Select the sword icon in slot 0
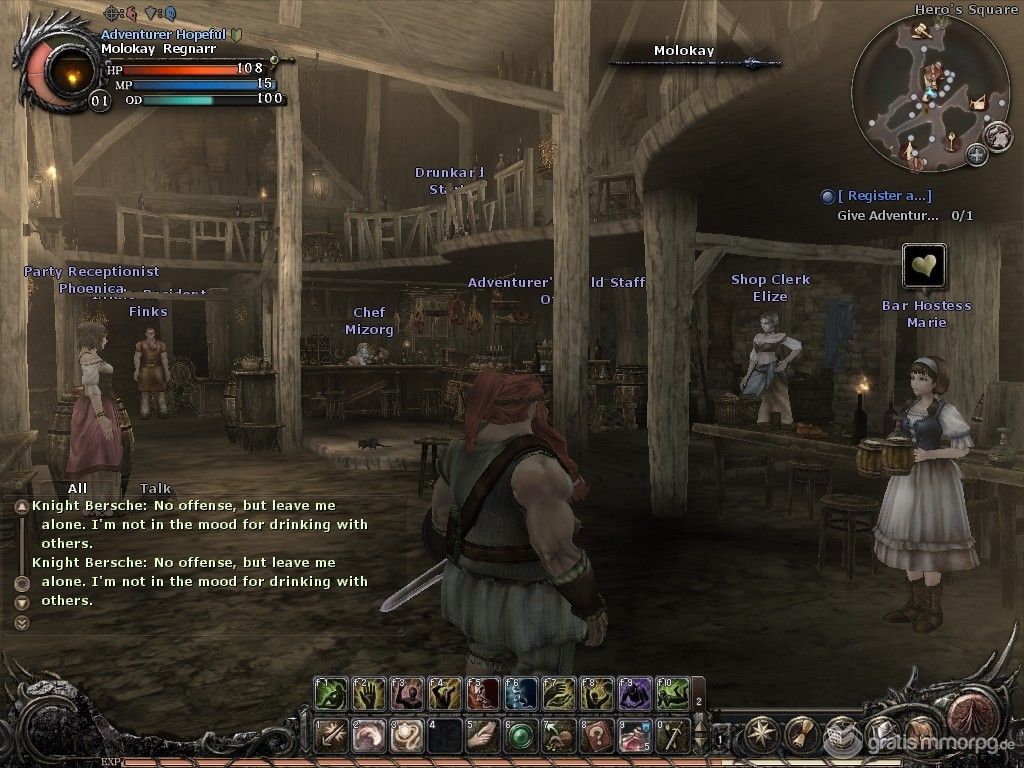Image resolution: width=1024 pixels, height=768 pixels. pos(672,734)
